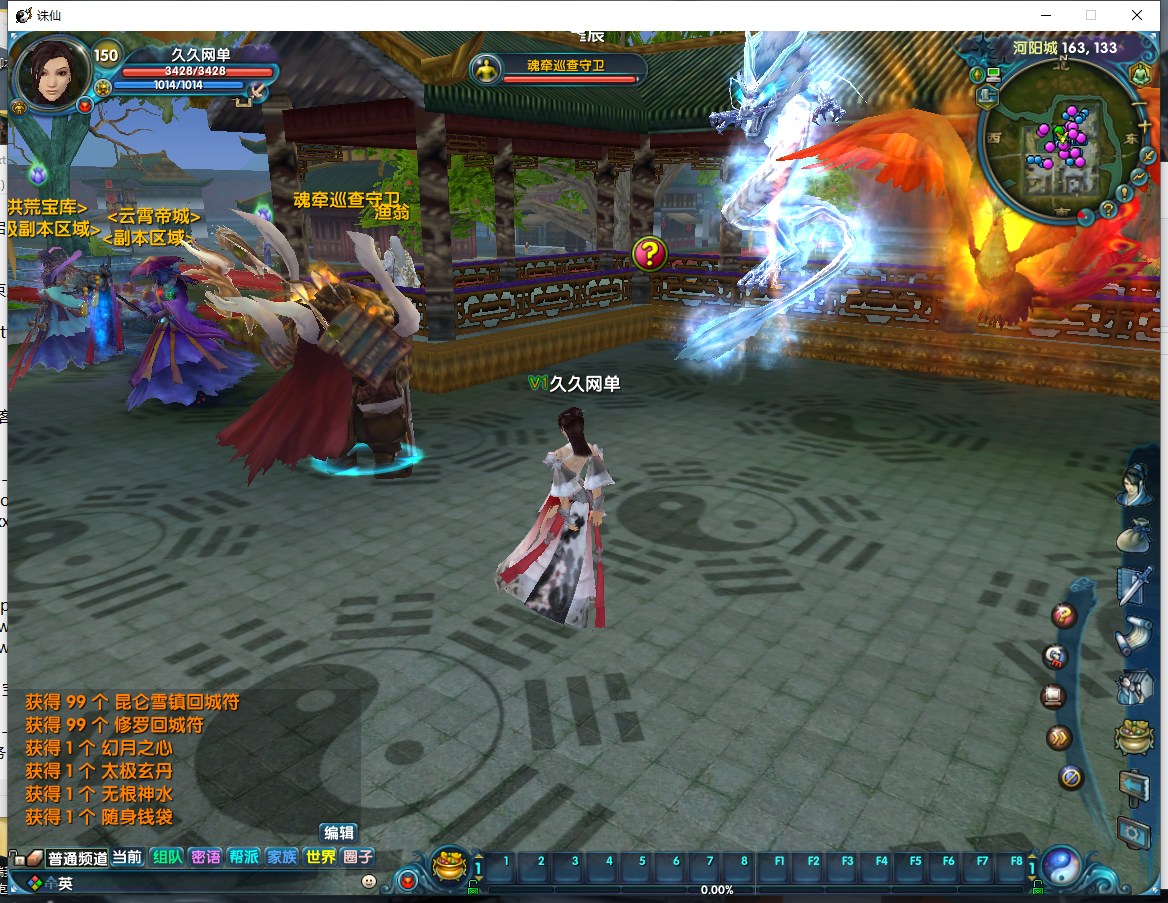Viewport: 1168px width, 903px height.
Task: Select the 帮派 guild chat tab
Action: coord(243,857)
